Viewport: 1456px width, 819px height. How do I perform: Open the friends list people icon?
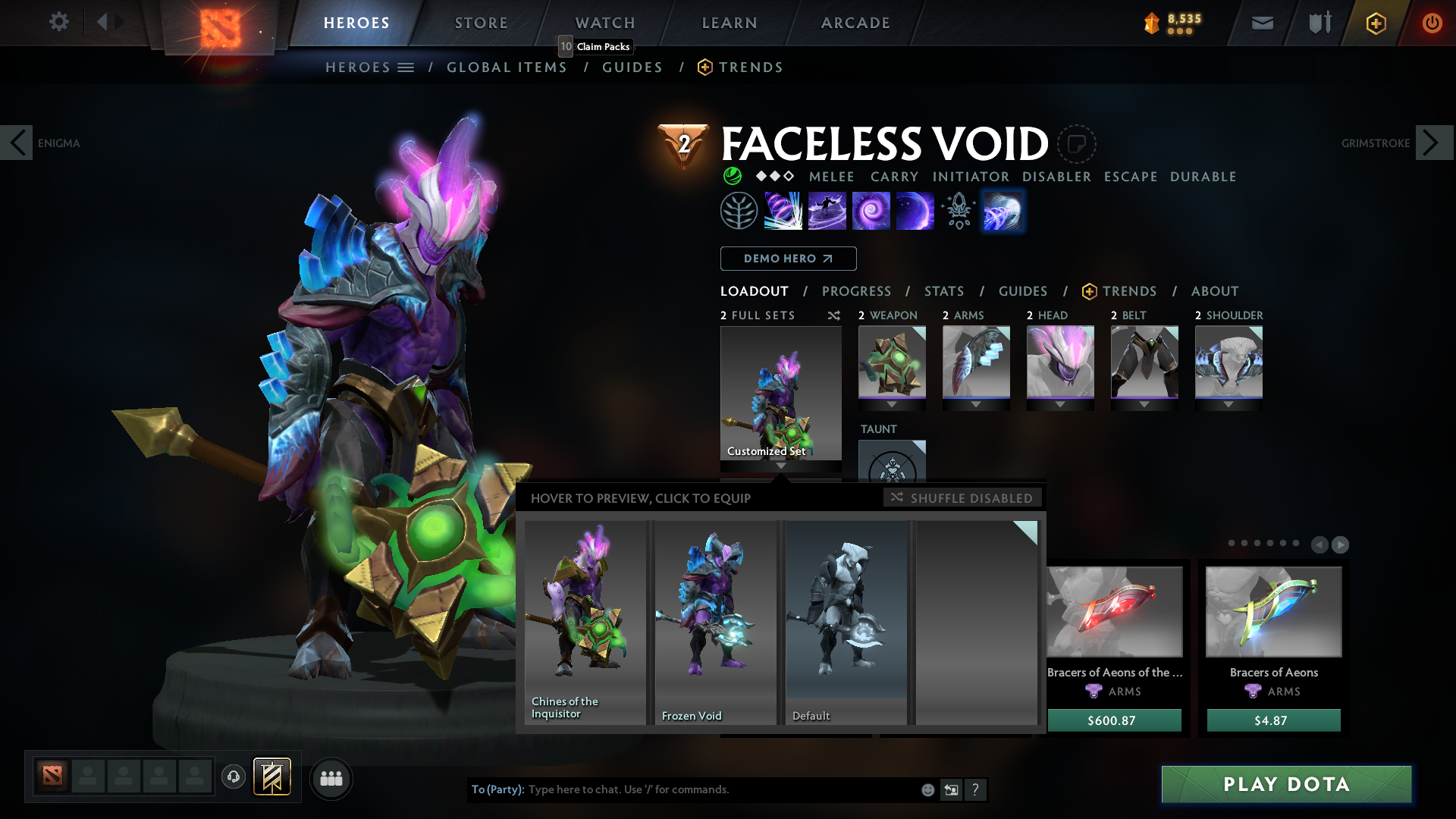pyautogui.click(x=331, y=778)
